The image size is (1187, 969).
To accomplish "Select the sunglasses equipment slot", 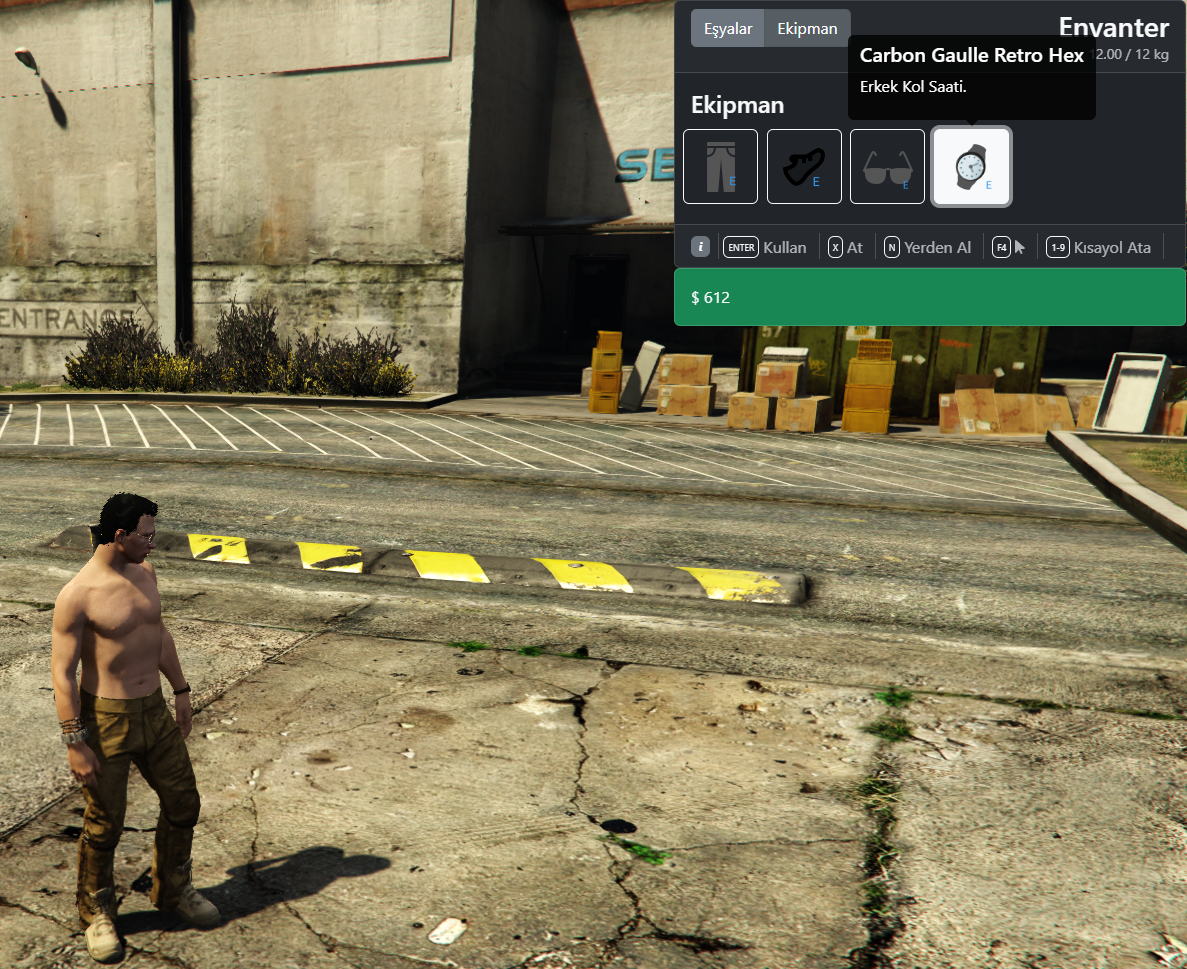I will (x=887, y=167).
